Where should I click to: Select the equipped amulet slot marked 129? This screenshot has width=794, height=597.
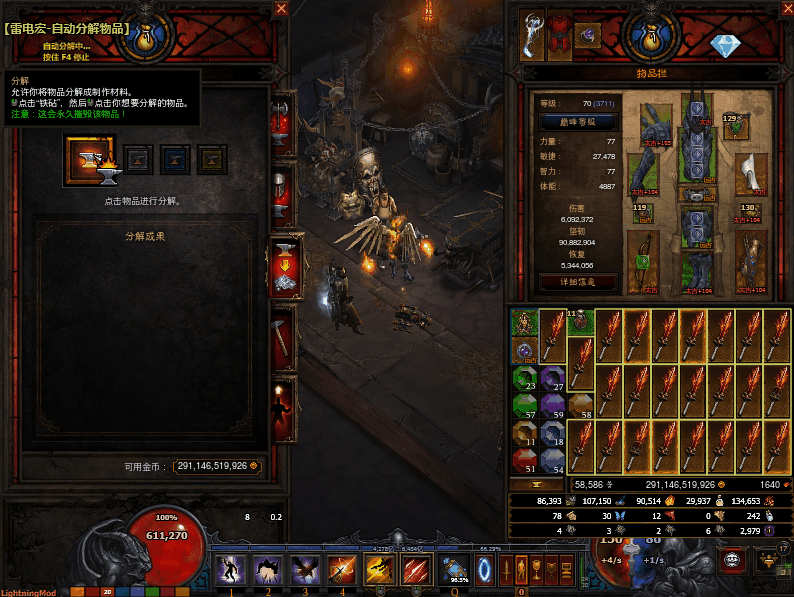[x=735, y=125]
